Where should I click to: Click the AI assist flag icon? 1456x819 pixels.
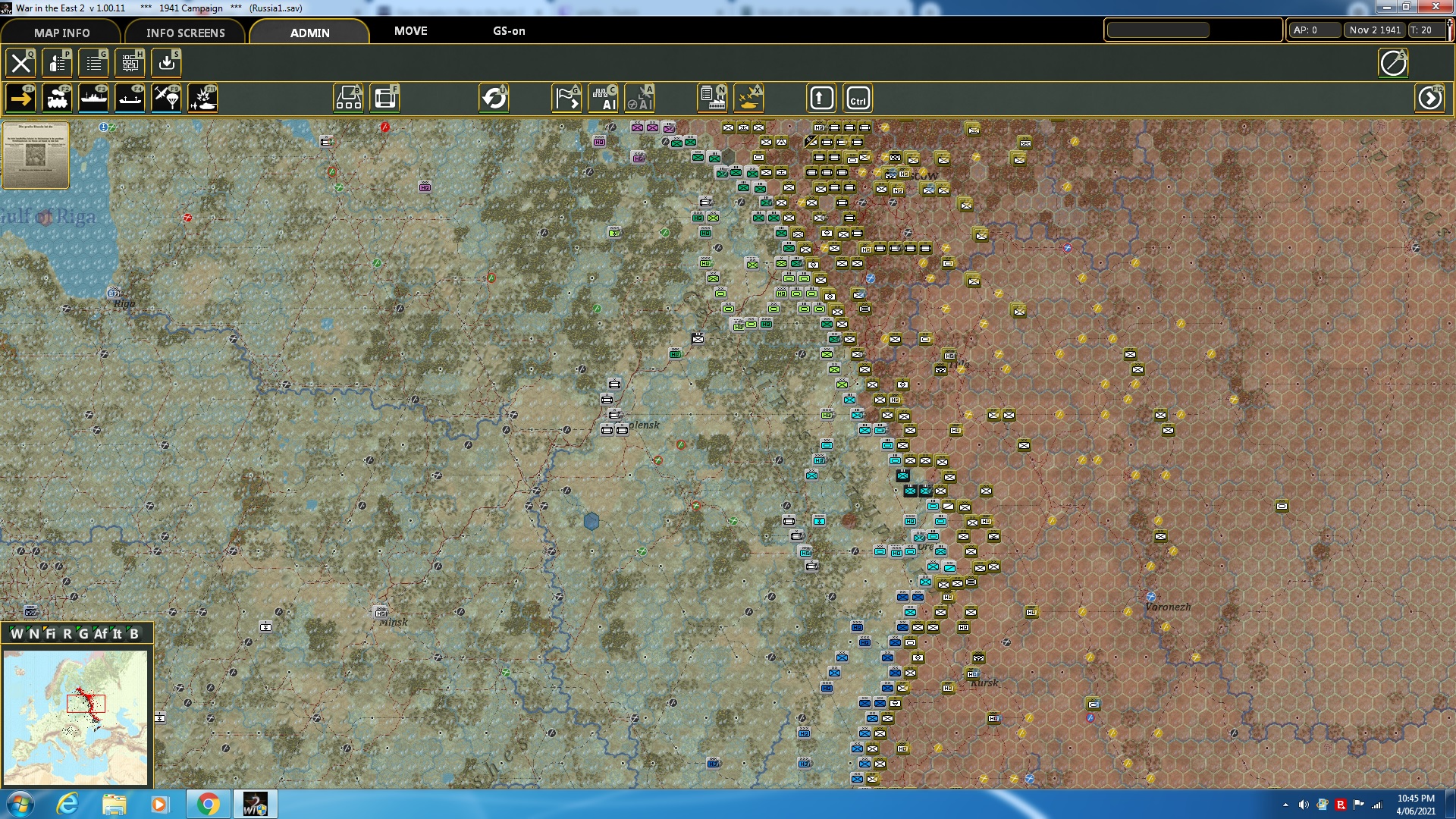coord(566,98)
